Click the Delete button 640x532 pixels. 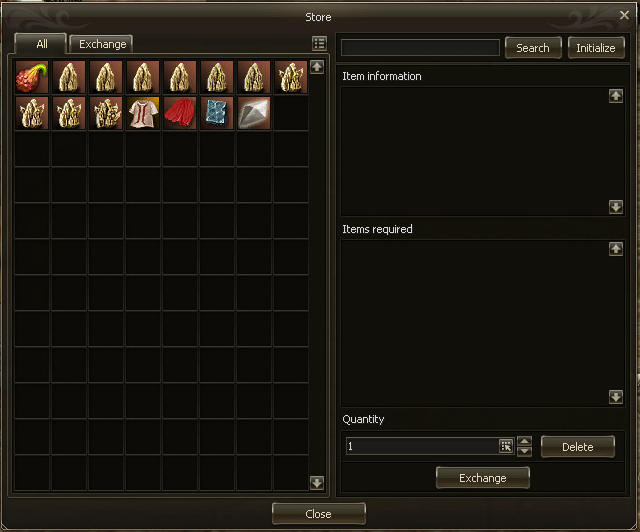(x=578, y=447)
